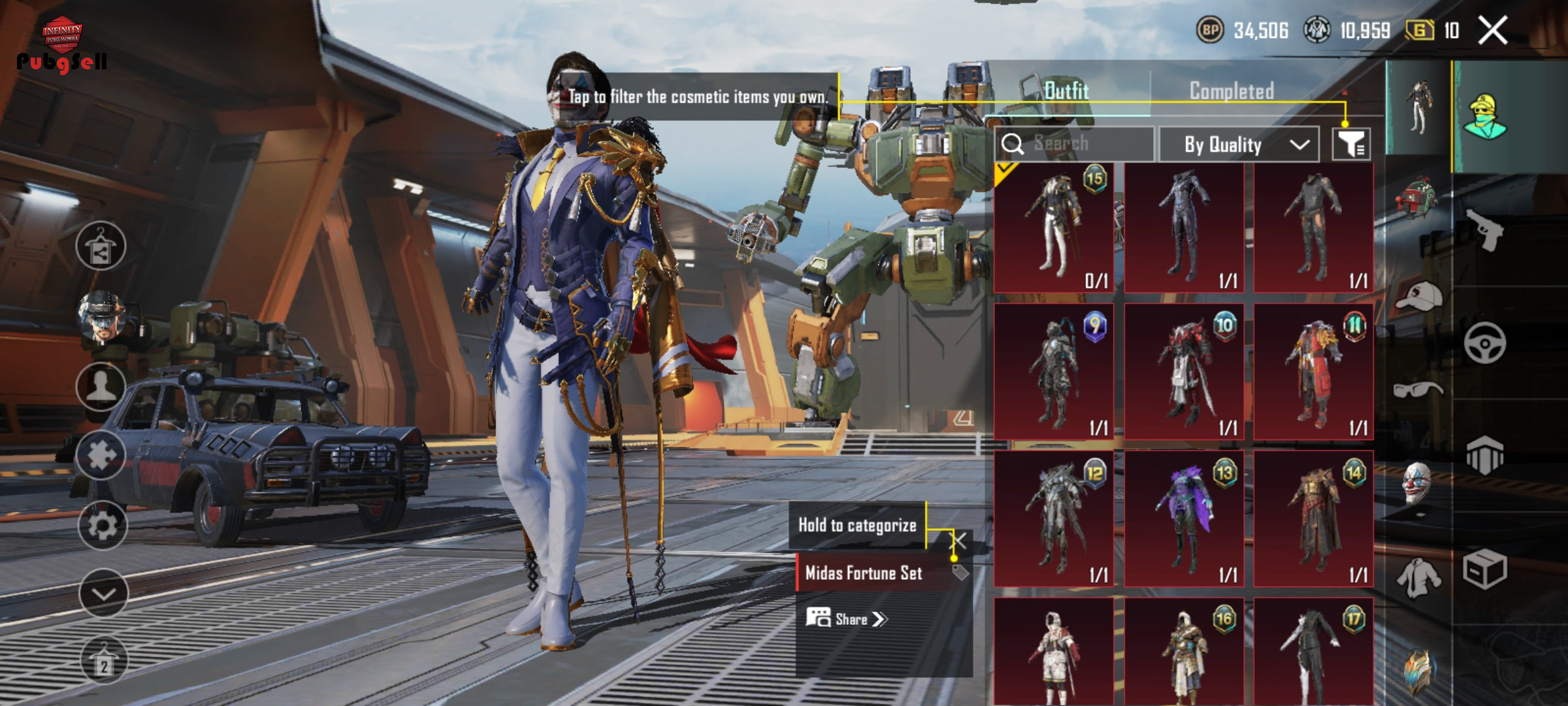Open the gear settings icon
This screenshot has width=1568, height=706.
102,525
